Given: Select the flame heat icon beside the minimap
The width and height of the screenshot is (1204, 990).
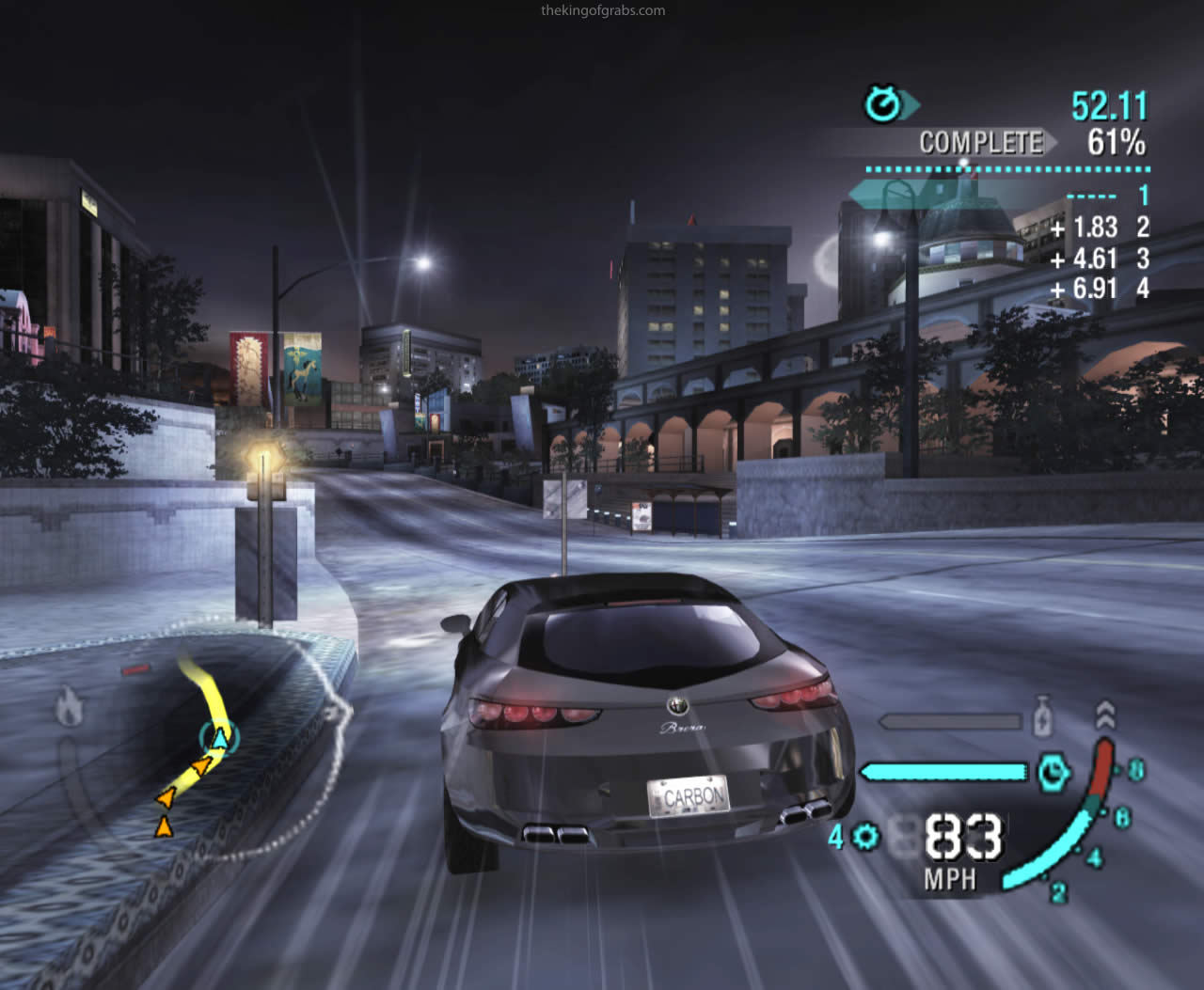Looking at the screenshot, I should click(x=68, y=707).
